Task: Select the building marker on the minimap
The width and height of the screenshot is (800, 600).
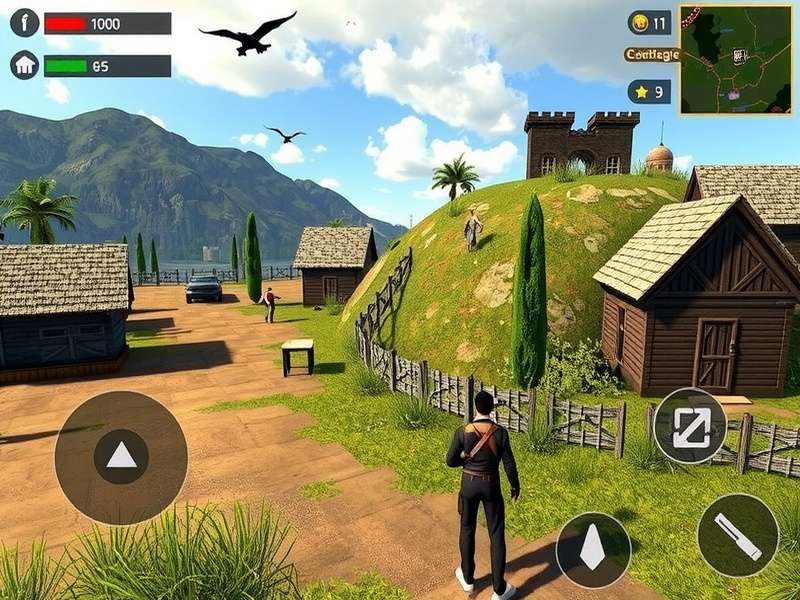Action: click(739, 56)
